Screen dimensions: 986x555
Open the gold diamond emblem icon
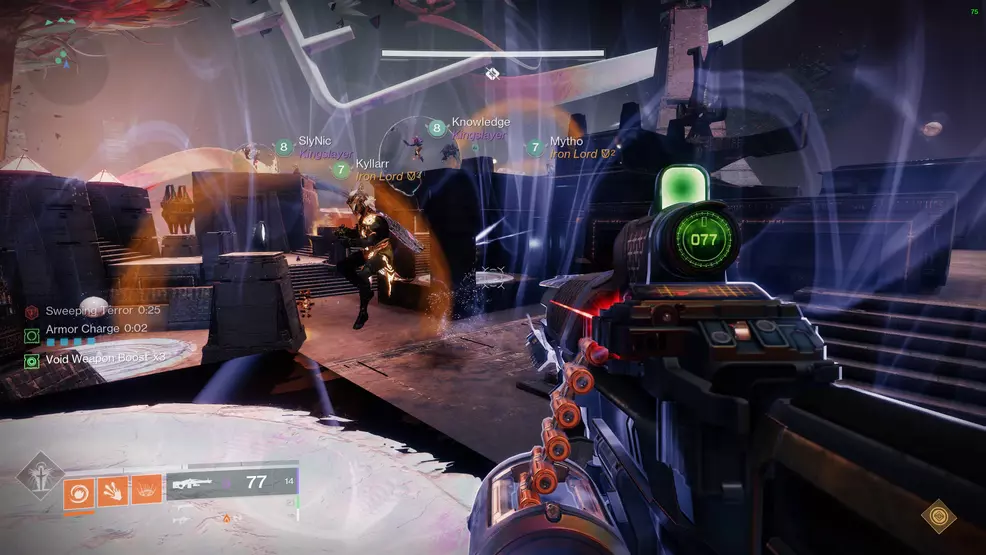tap(938, 516)
